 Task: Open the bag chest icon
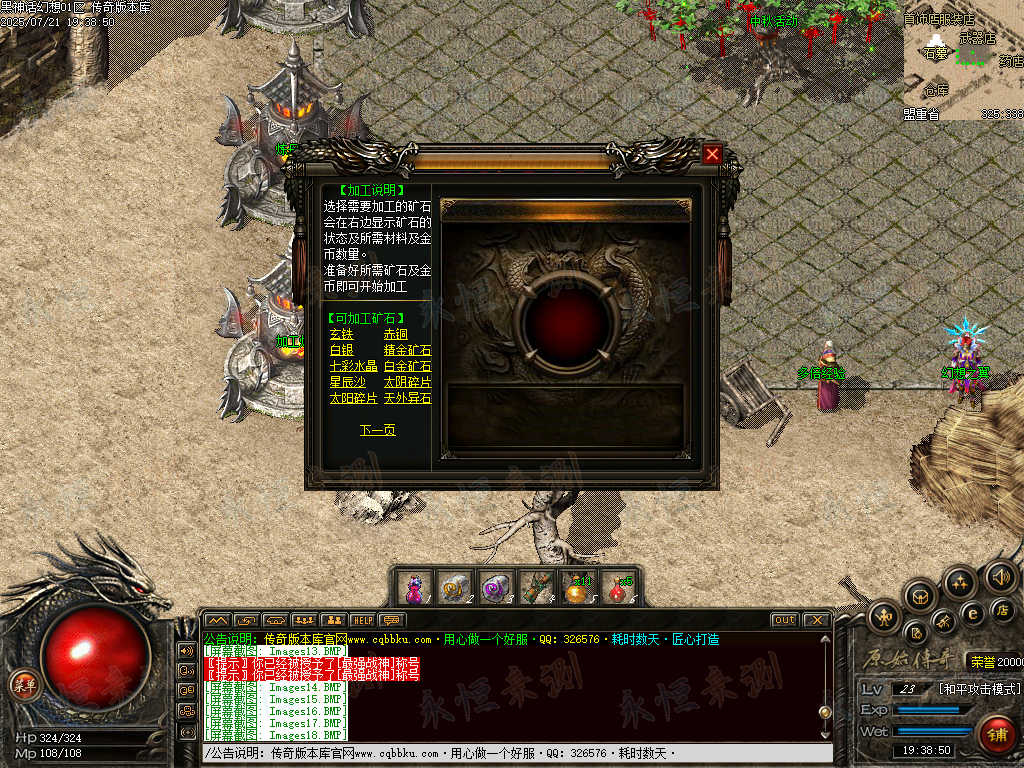tap(920, 596)
